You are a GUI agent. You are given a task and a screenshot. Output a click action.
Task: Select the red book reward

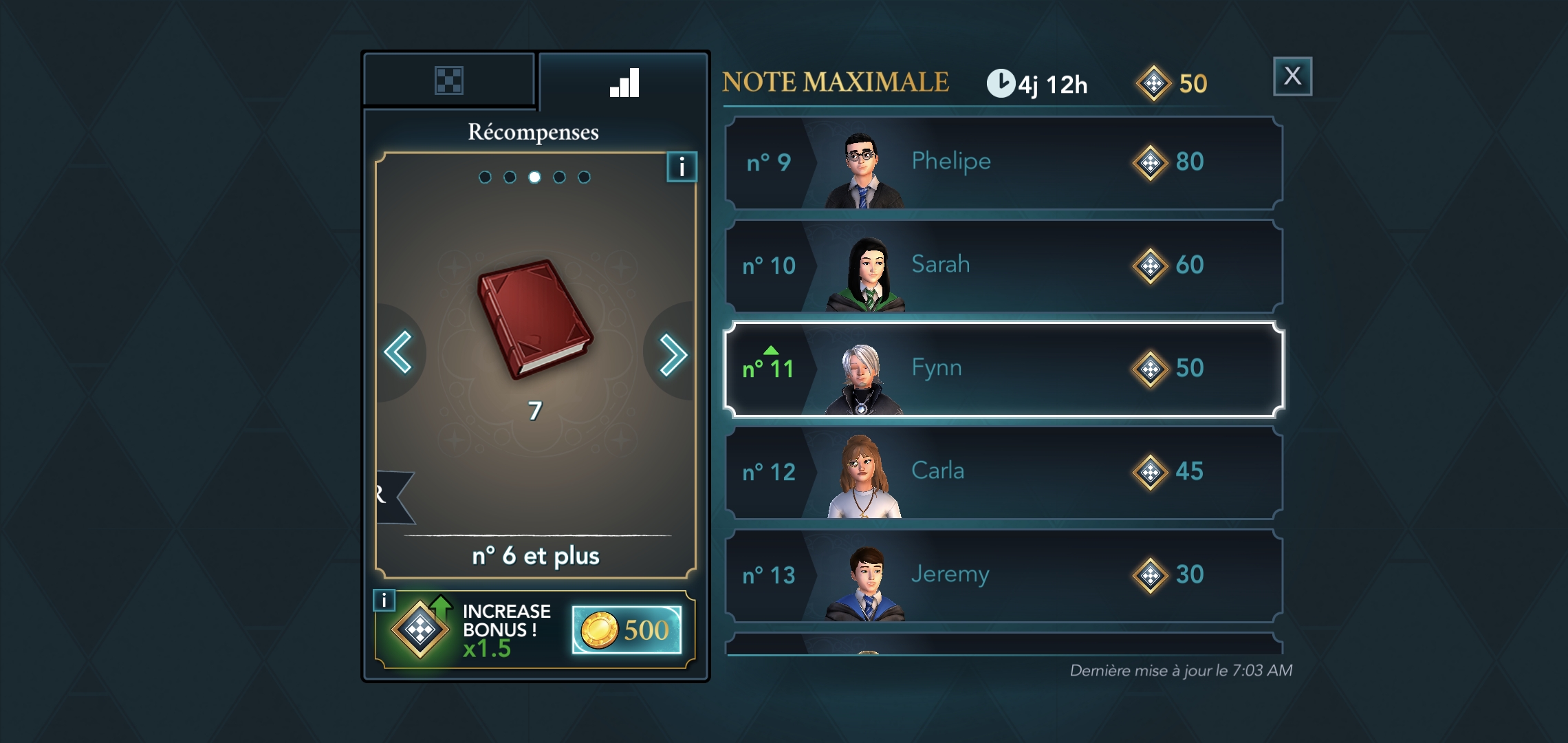(535, 319)
